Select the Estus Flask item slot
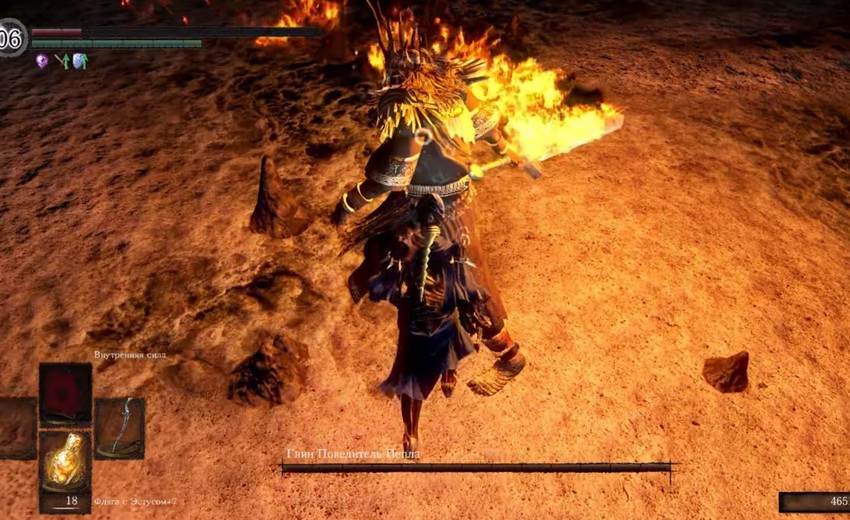 (x=65, y=460)
